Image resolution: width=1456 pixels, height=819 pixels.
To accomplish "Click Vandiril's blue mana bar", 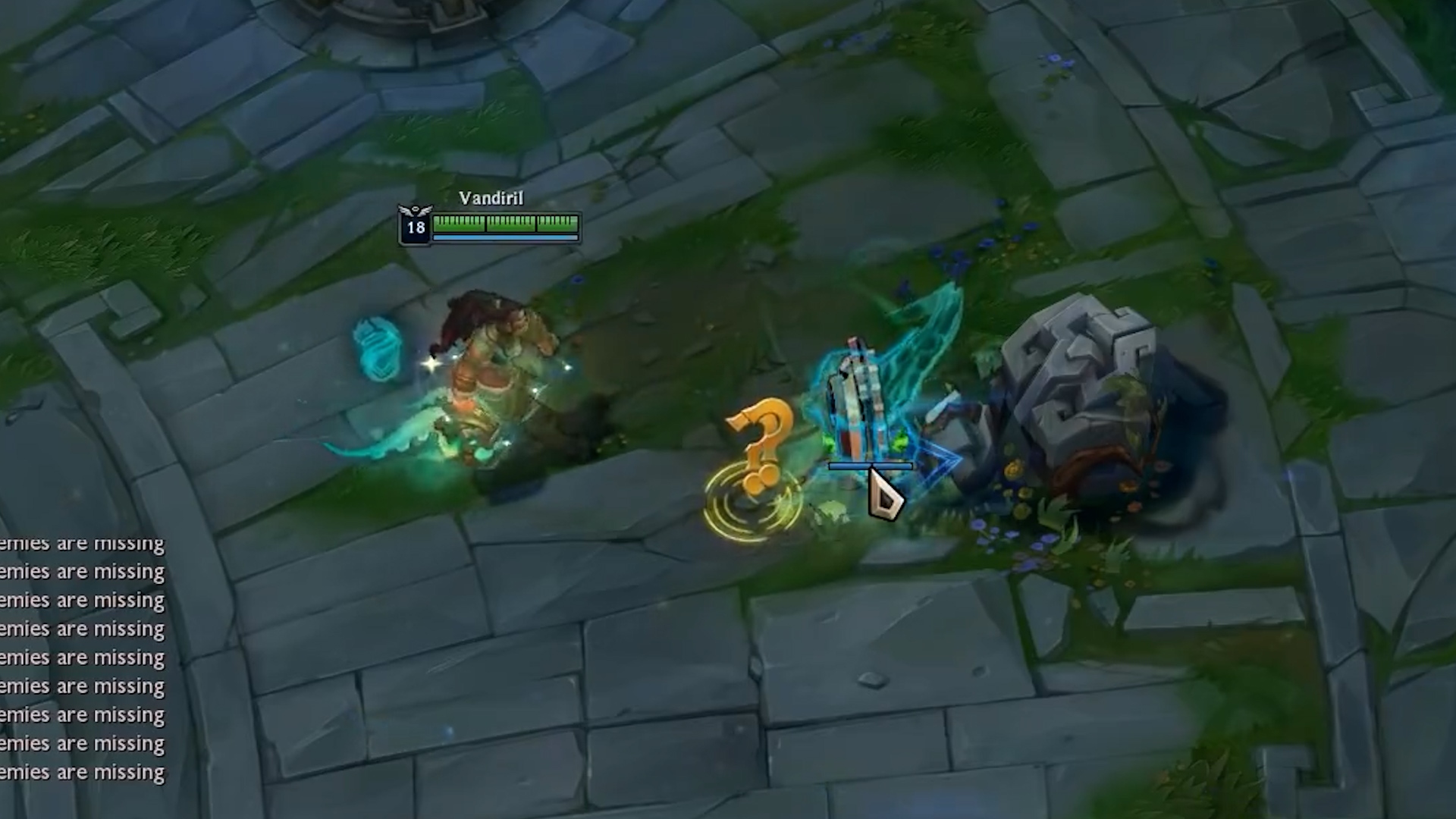I will tap(500, 236).
